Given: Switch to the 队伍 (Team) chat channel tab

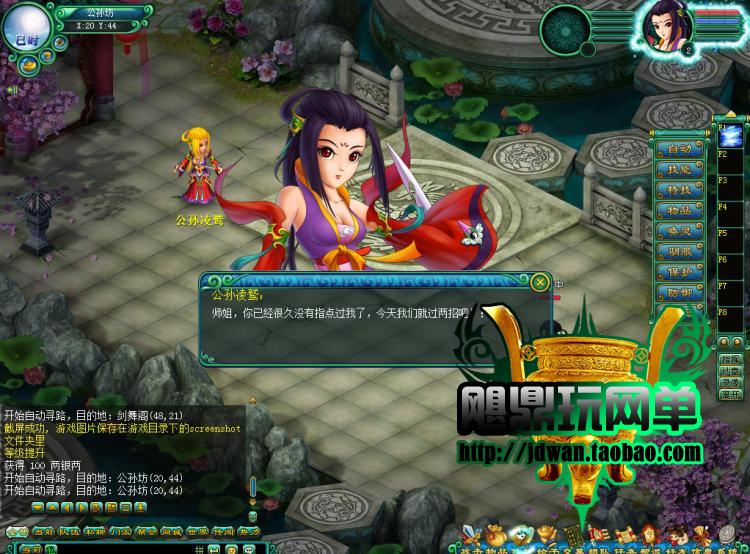Looking at the screenshot, I should [x=67, y=533].
